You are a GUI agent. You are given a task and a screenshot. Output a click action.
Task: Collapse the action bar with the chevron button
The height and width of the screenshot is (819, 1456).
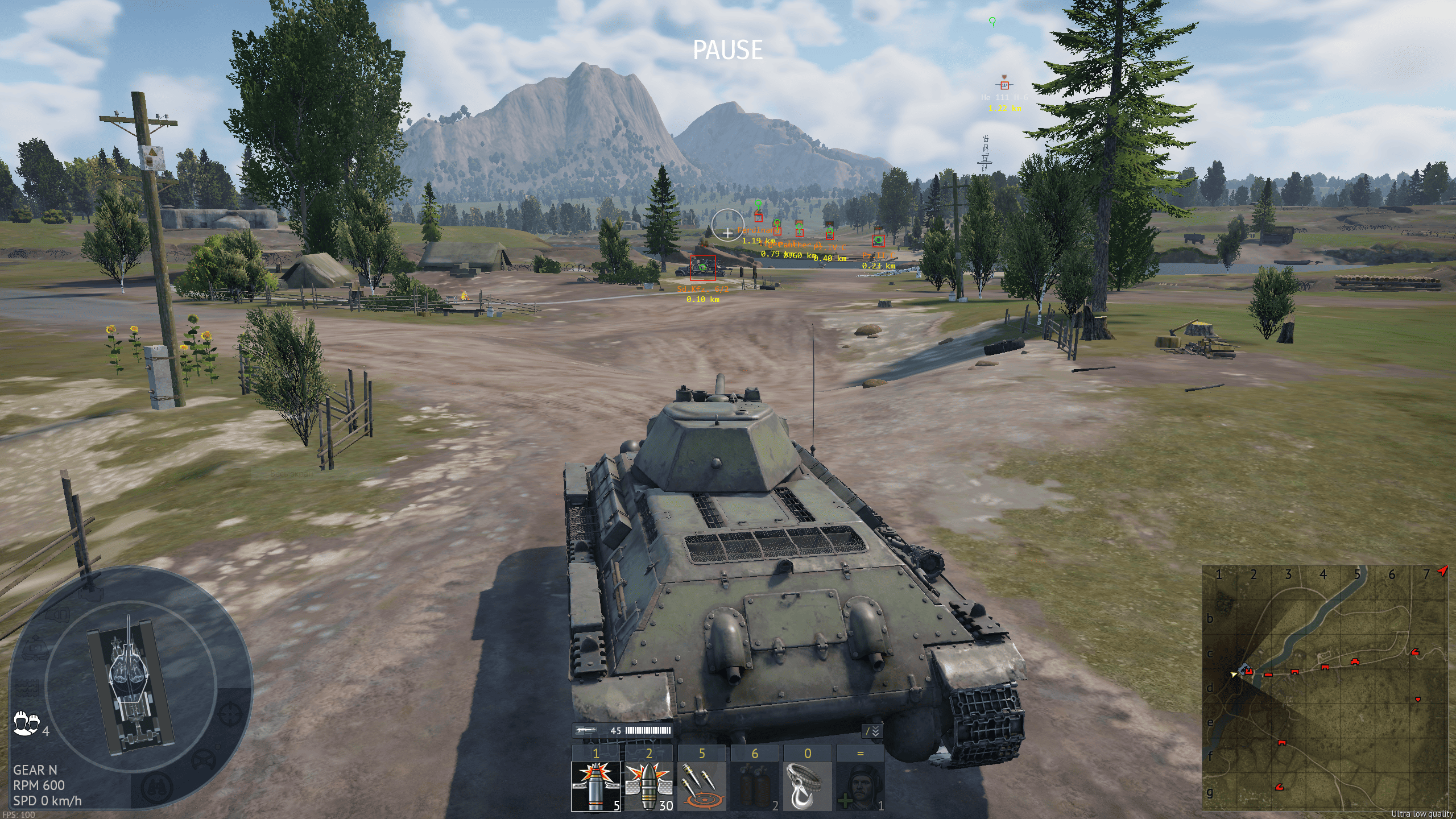pyautogui.click(x=872, y=731)
